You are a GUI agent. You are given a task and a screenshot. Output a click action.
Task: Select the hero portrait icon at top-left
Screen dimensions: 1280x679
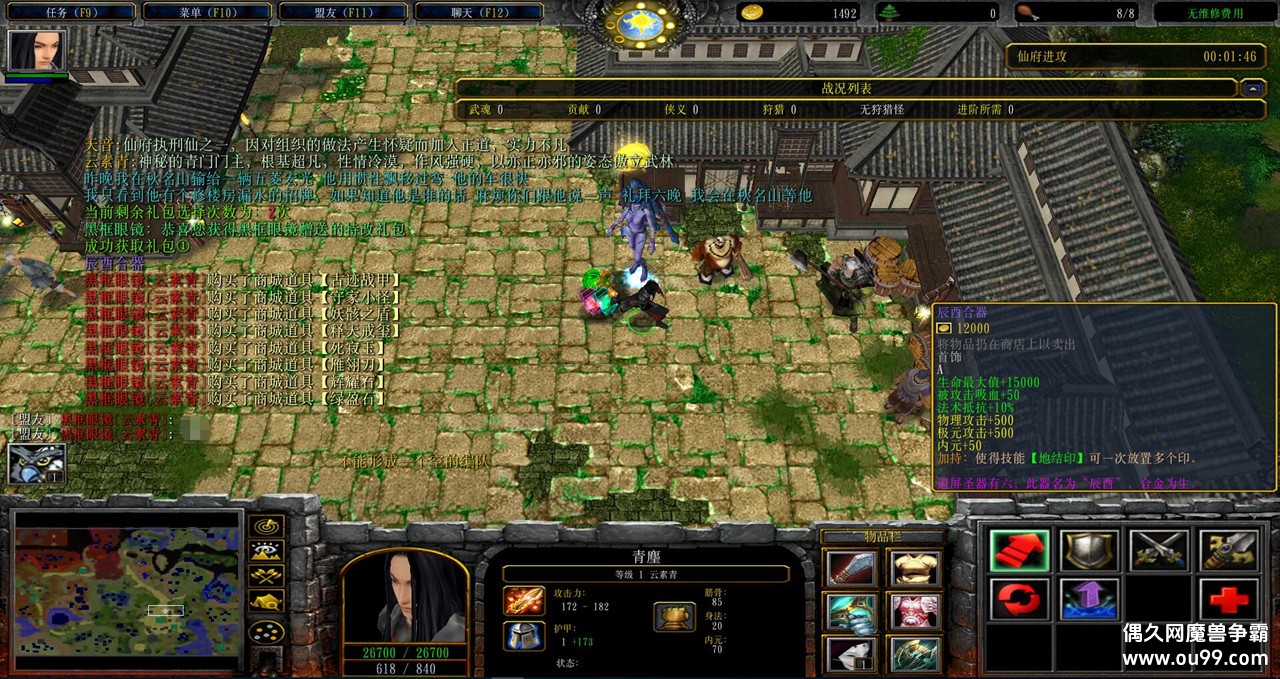point(35,51)
